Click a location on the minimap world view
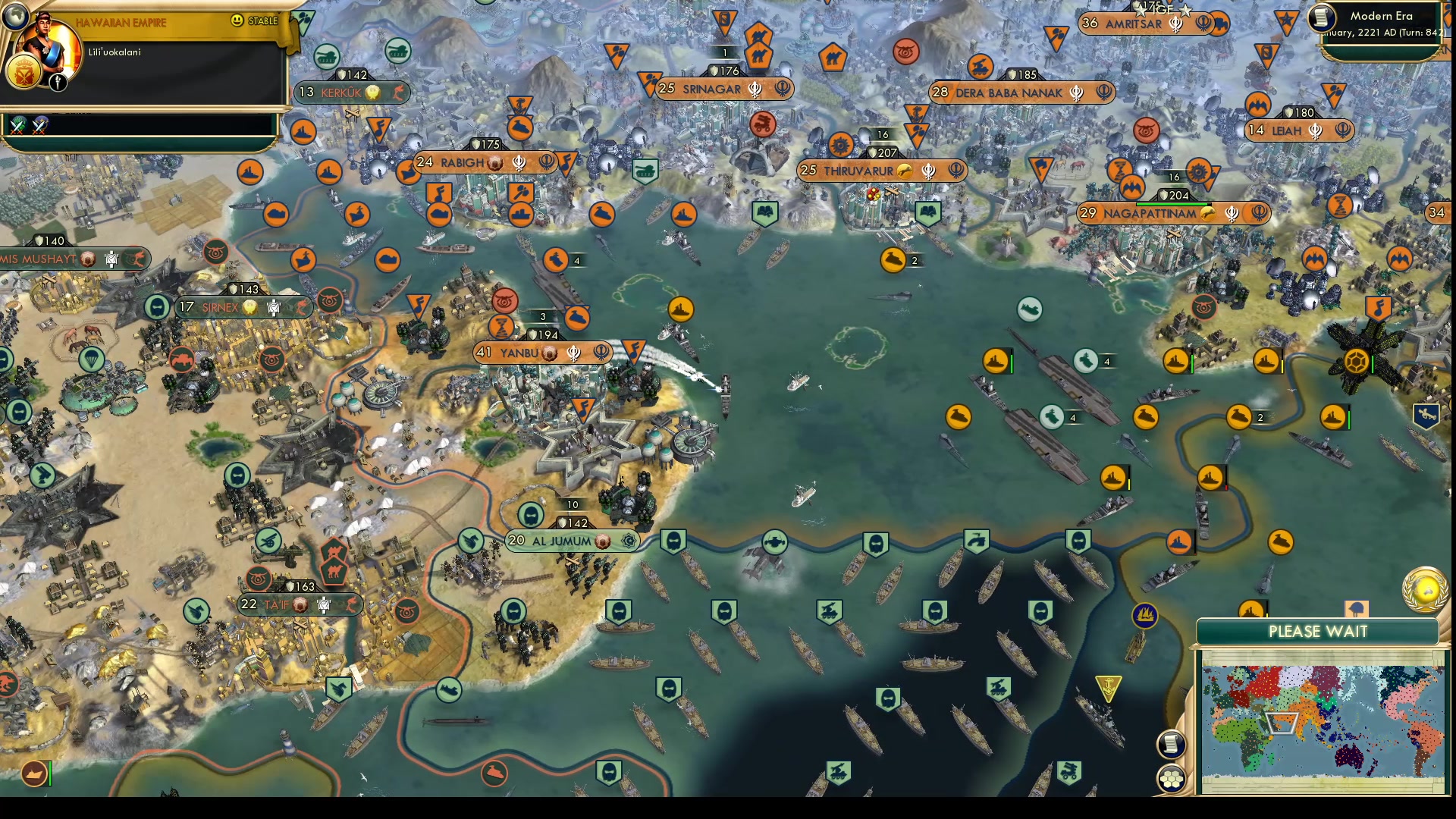 pyautogui.click(x=1319, y=720)
